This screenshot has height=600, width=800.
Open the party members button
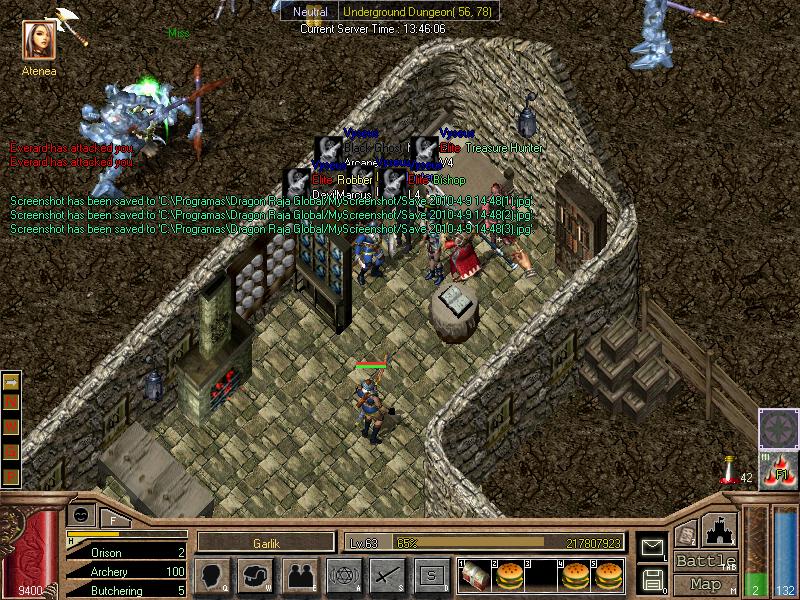[x=301, y=575]
